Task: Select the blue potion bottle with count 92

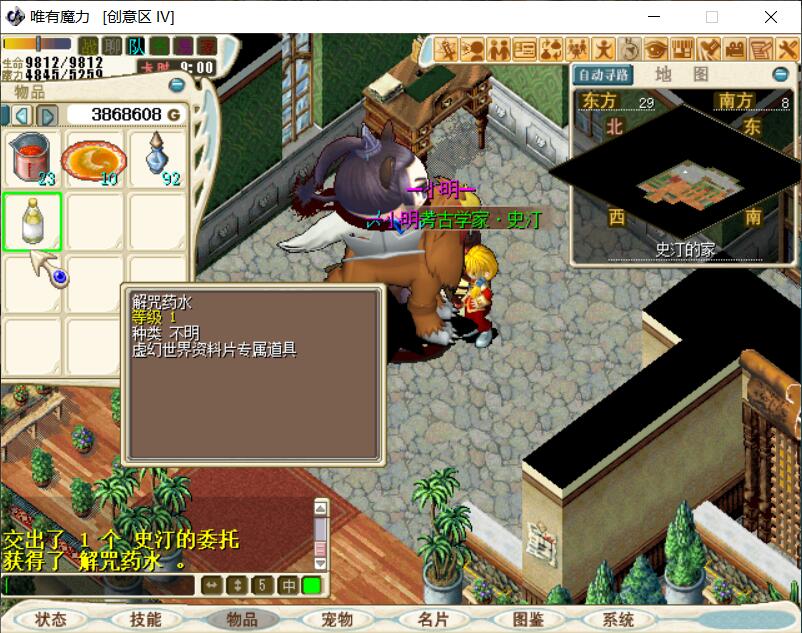Action: tap(157, 159)
